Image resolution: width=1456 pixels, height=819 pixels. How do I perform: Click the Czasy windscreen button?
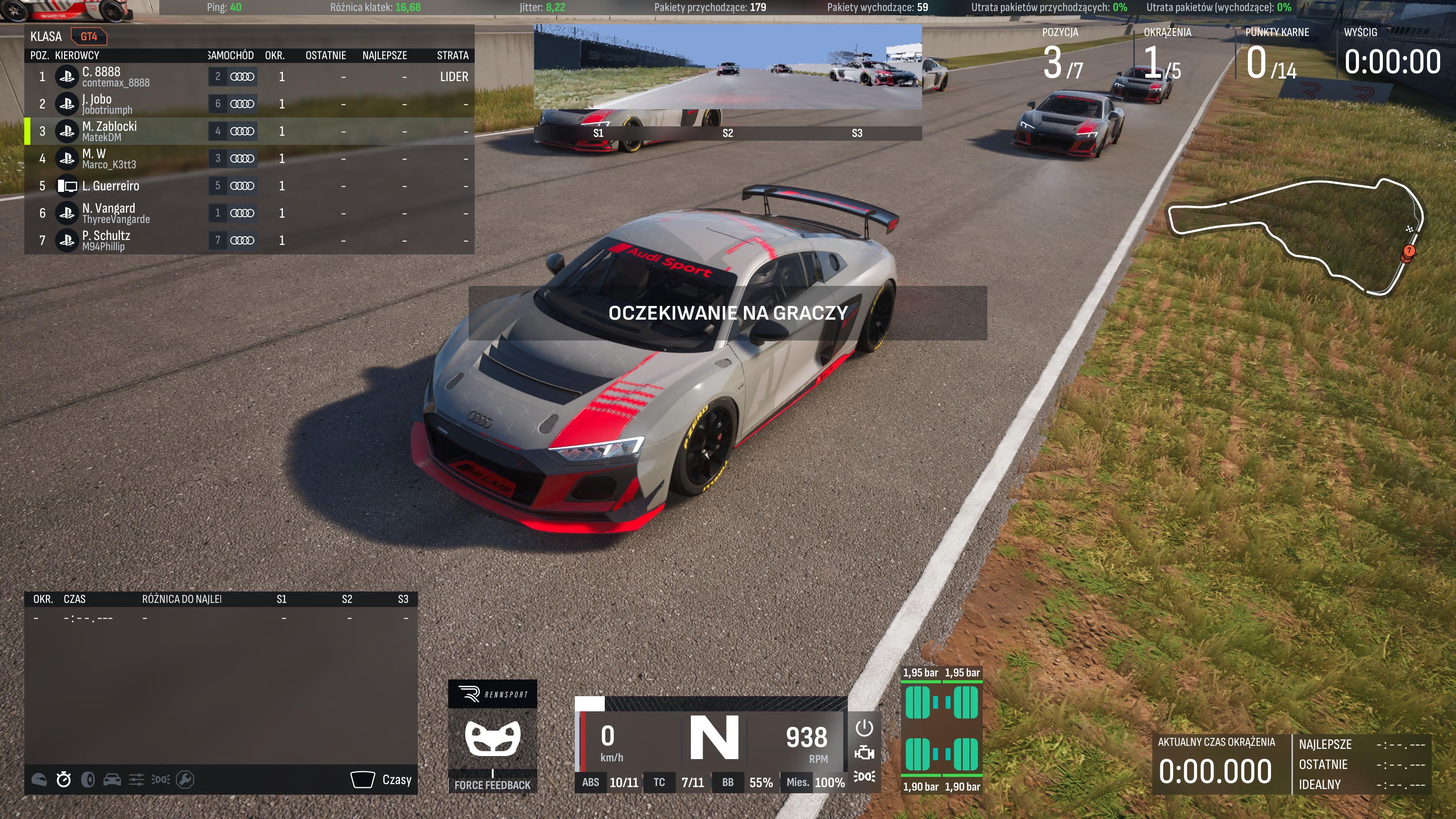381,780
